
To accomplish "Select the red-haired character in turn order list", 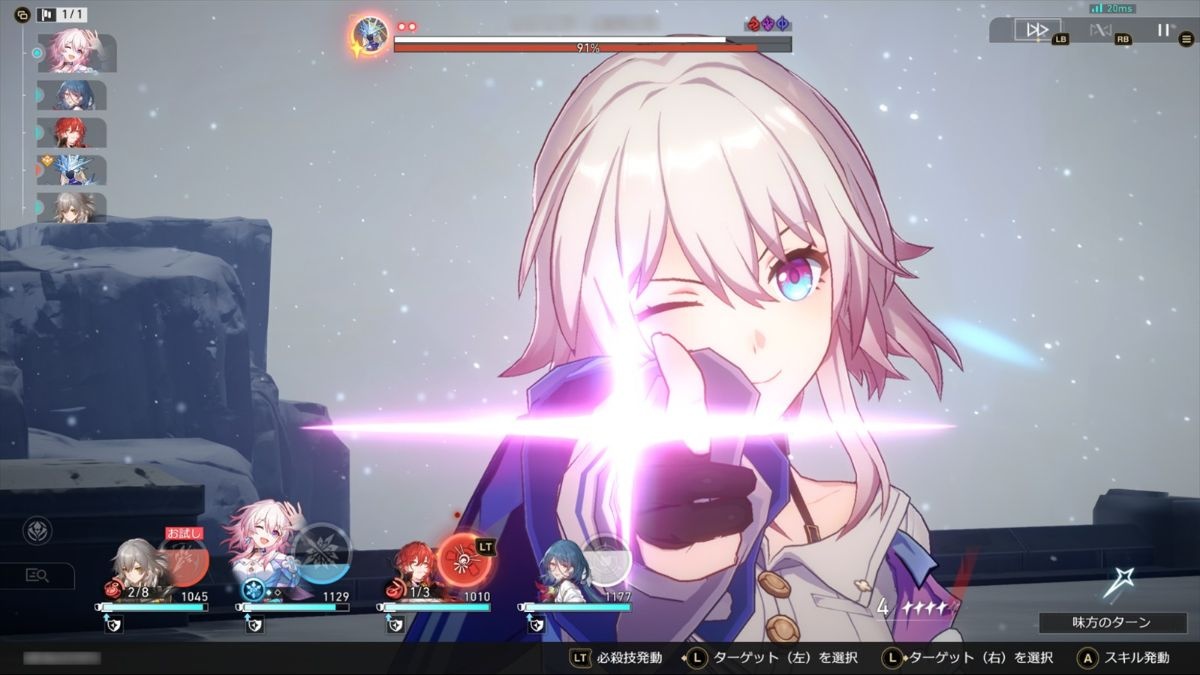I will click(74, 132).
